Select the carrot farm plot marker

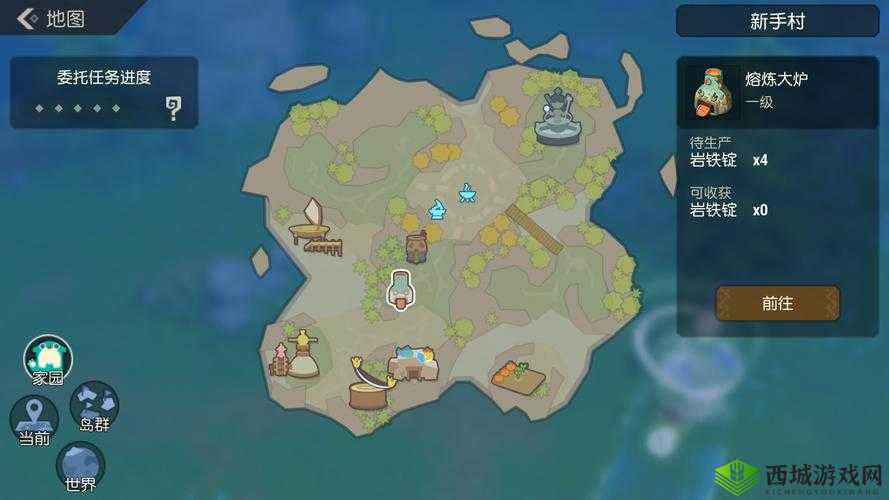[x=518, y=376]
